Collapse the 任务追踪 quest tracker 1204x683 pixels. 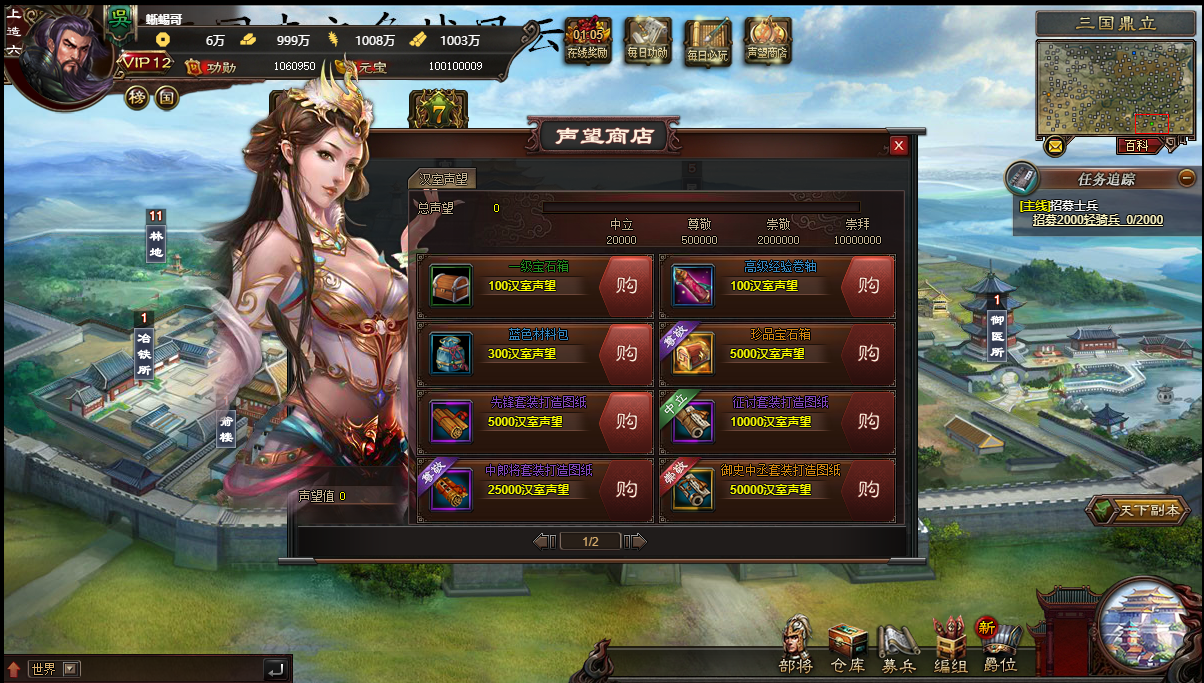[x=1186, y=178]
